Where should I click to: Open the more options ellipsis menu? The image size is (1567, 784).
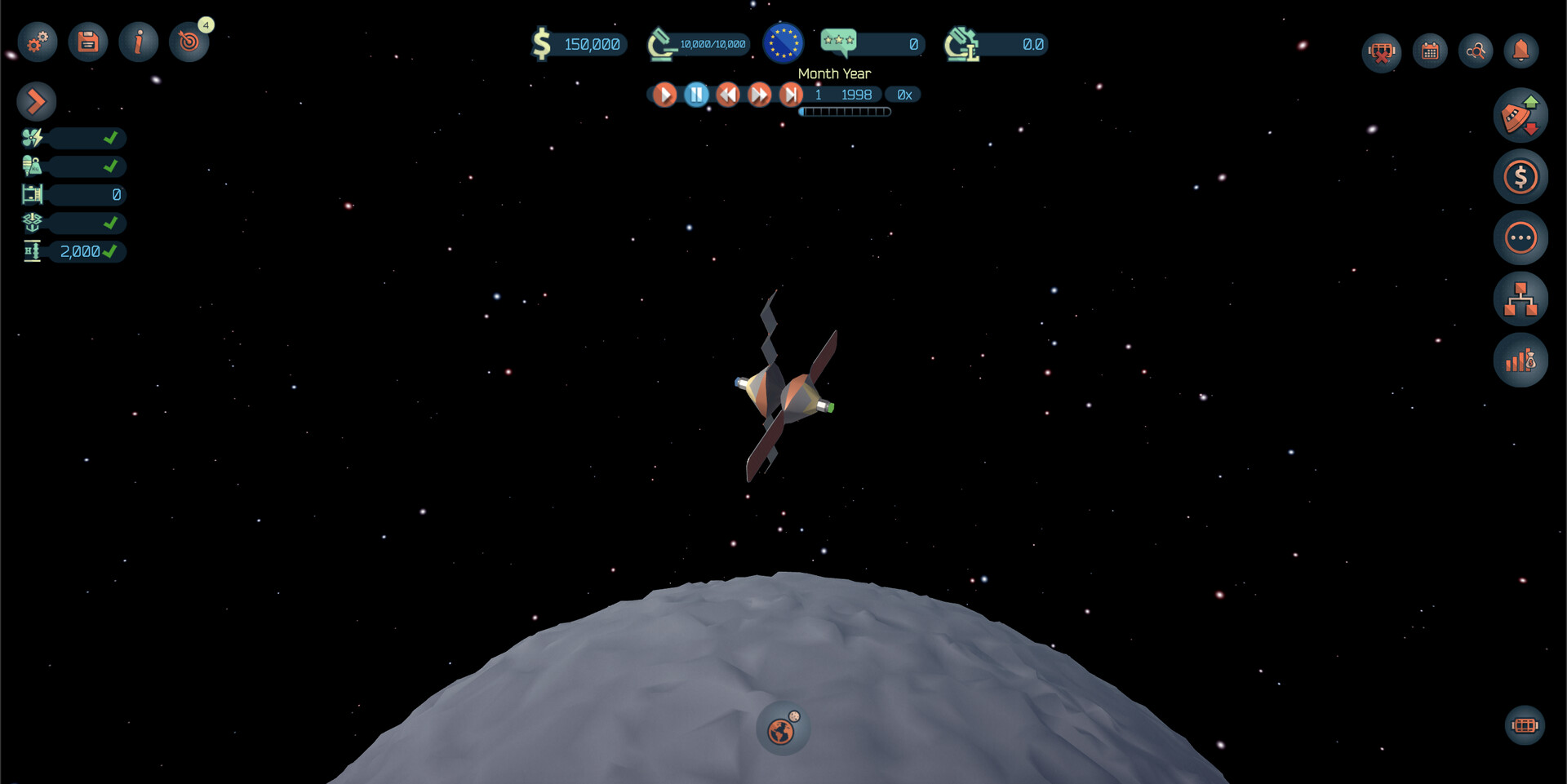pos(1520,237)
